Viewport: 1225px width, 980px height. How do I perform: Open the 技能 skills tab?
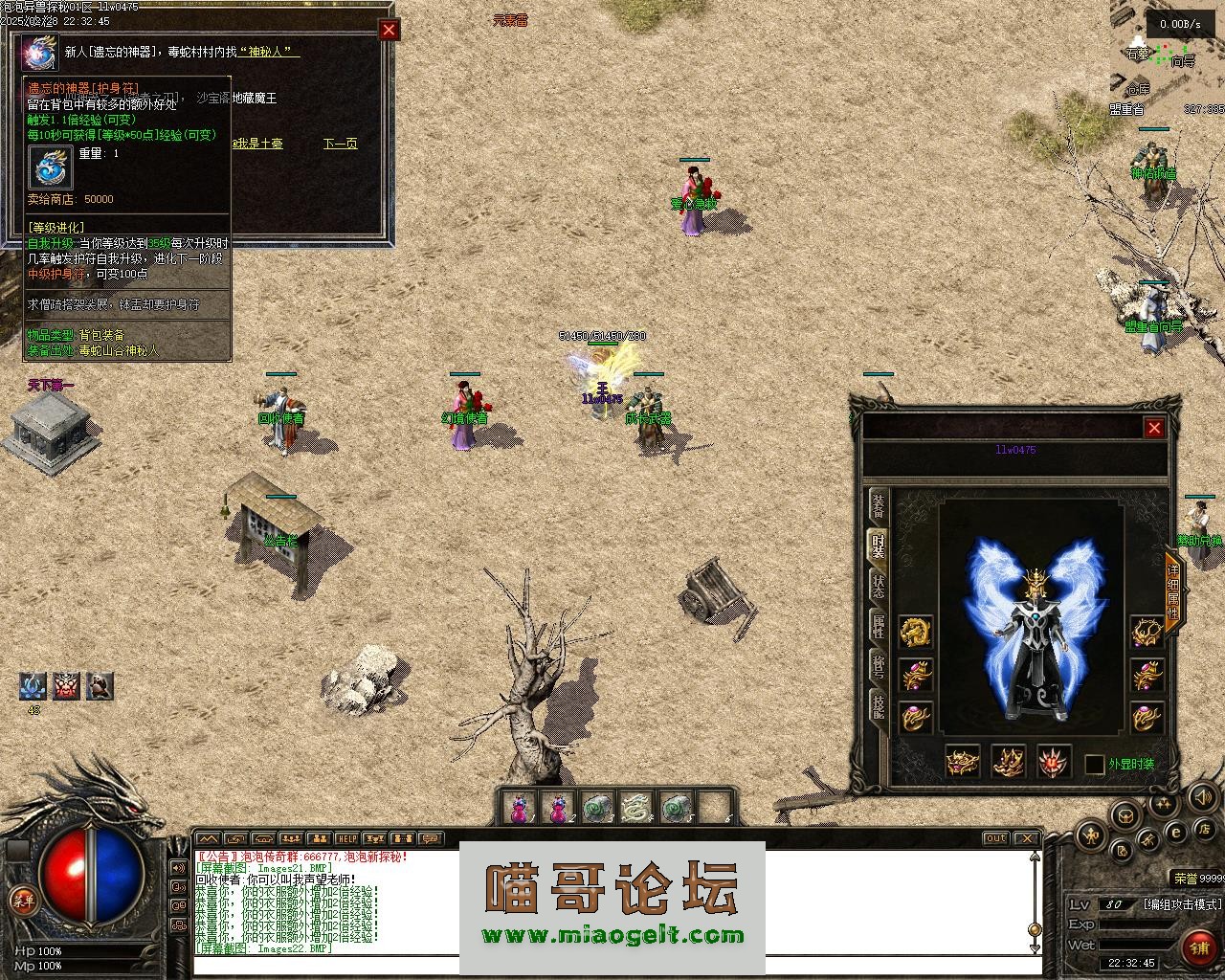(879, 705)
